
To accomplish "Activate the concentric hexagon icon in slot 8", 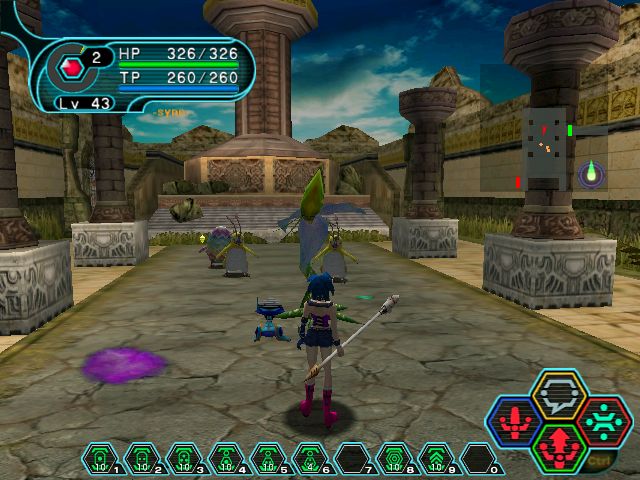I will point(394,459).
